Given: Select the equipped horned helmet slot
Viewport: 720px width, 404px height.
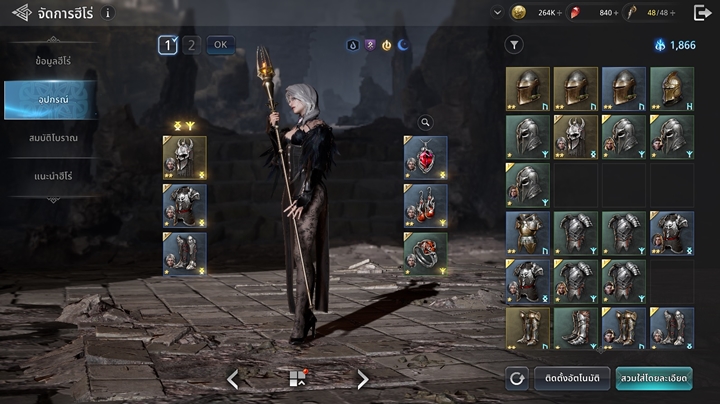Looking at the screenshot, I should point(185,157).
